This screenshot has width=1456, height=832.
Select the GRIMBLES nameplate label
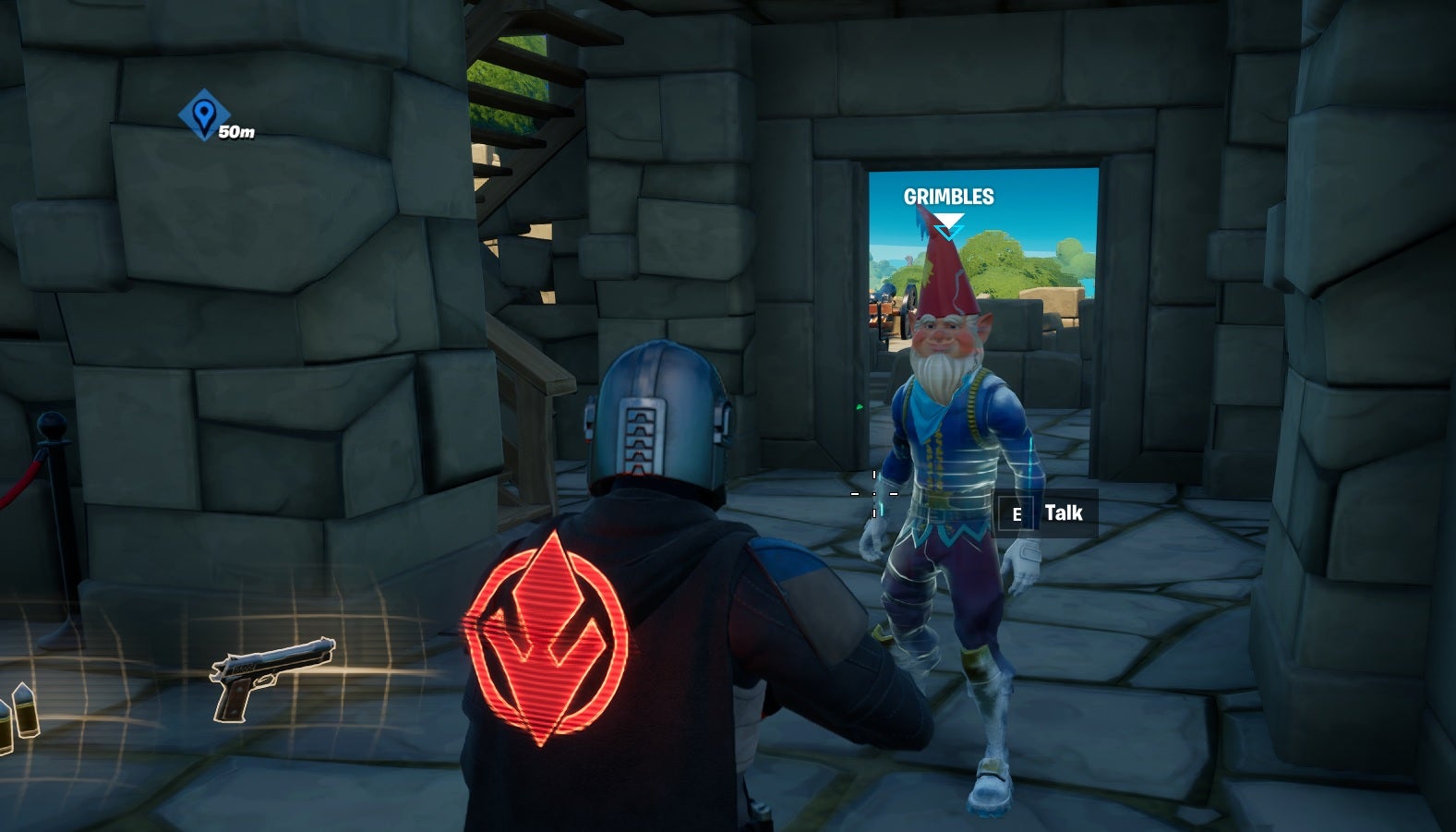pyautogui.click(x=948, y=197)
